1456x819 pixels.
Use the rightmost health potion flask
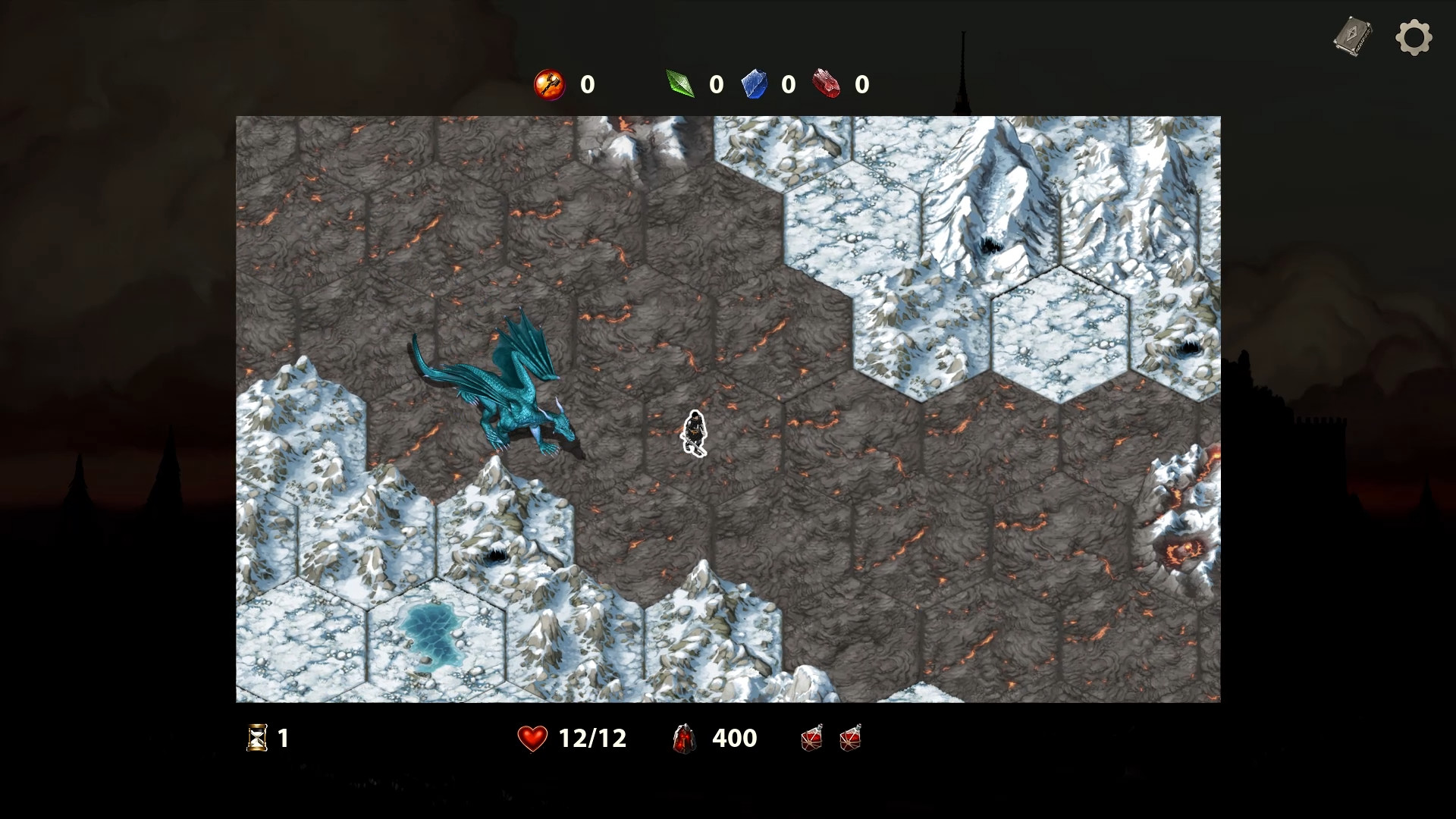click(851, 738)
